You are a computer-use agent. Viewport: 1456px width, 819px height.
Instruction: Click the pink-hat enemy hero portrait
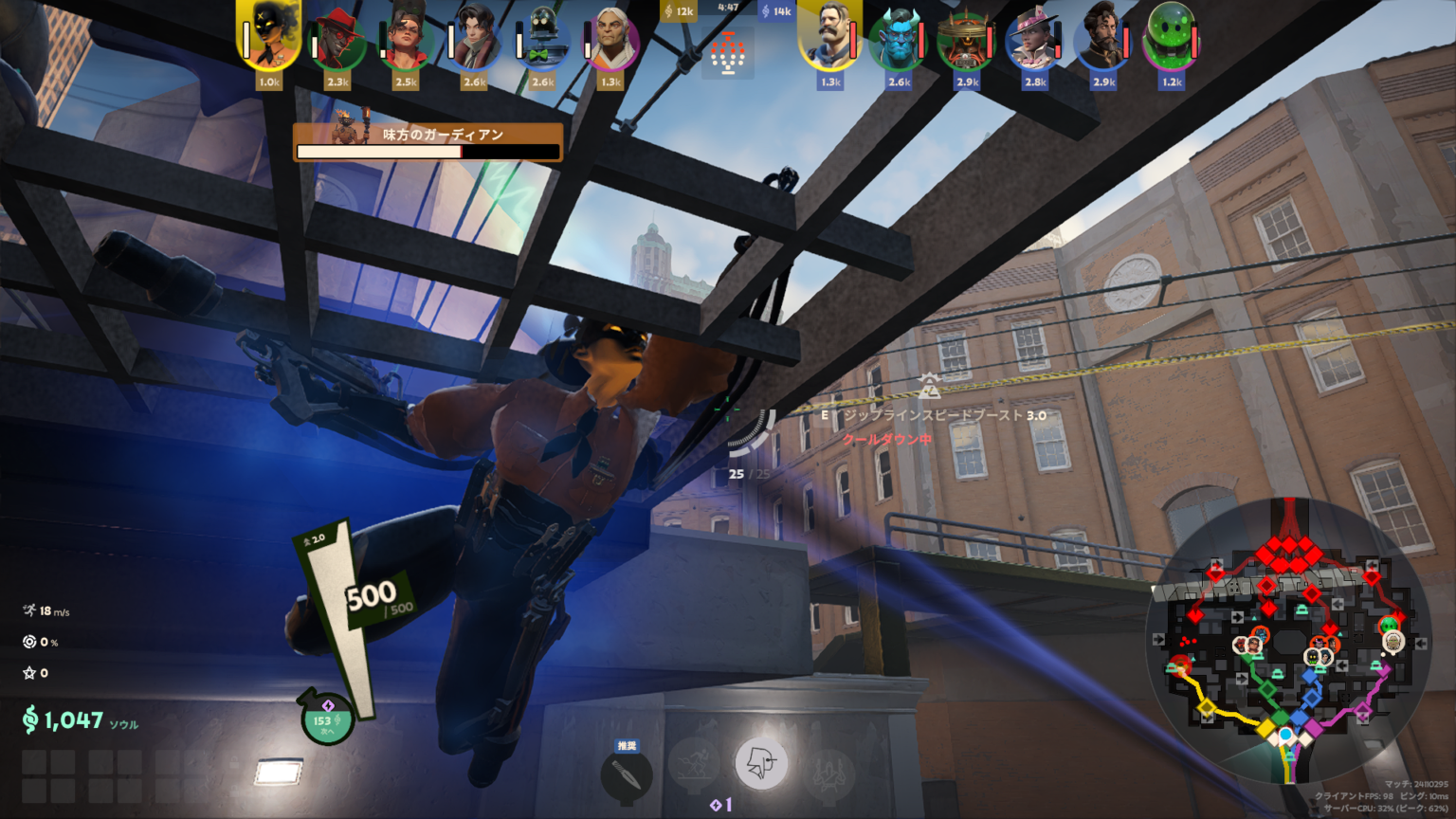(1034, 39)
